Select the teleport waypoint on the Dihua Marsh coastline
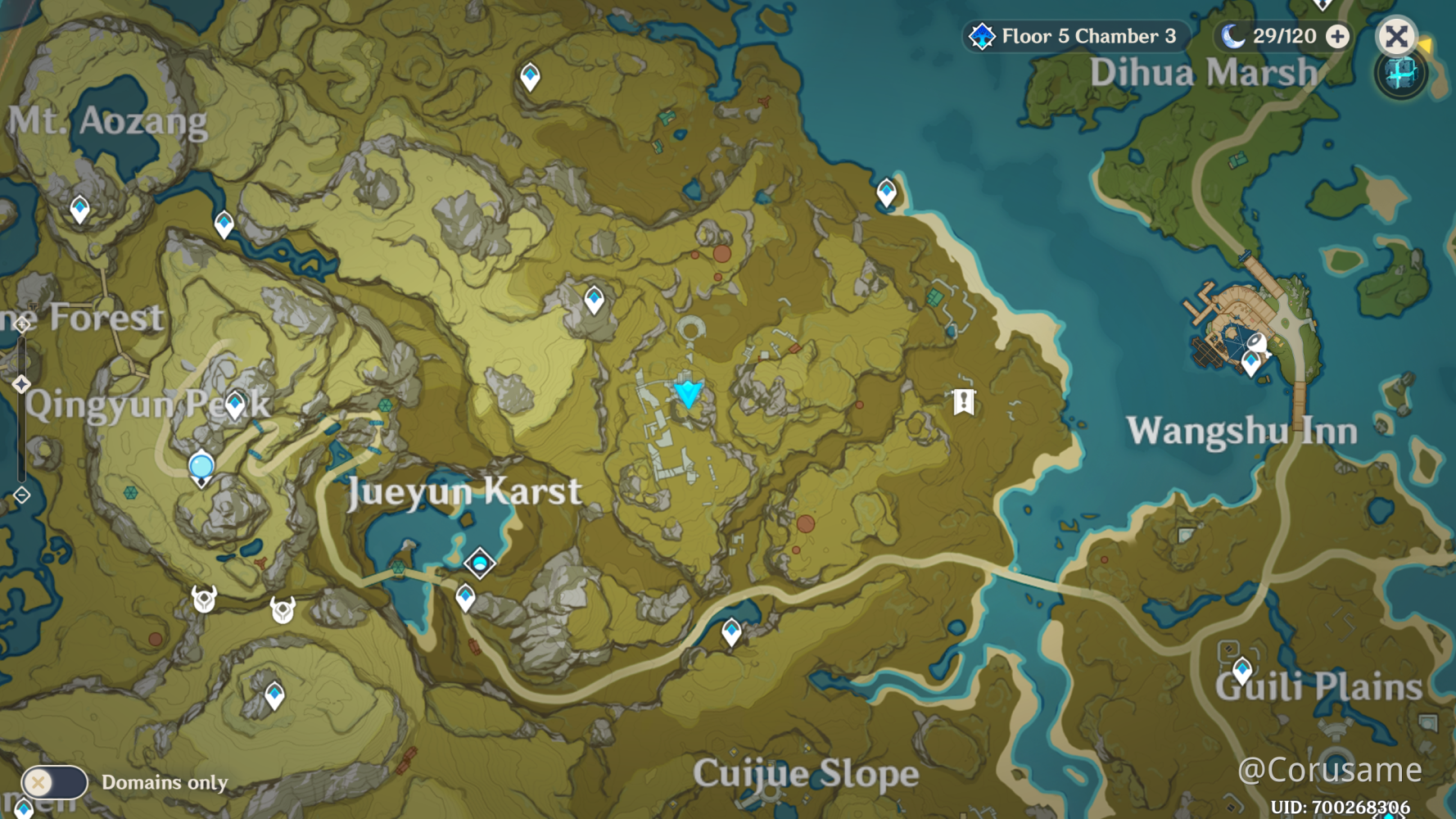Viewport: 1456px width, 819px height. (886, 191)
